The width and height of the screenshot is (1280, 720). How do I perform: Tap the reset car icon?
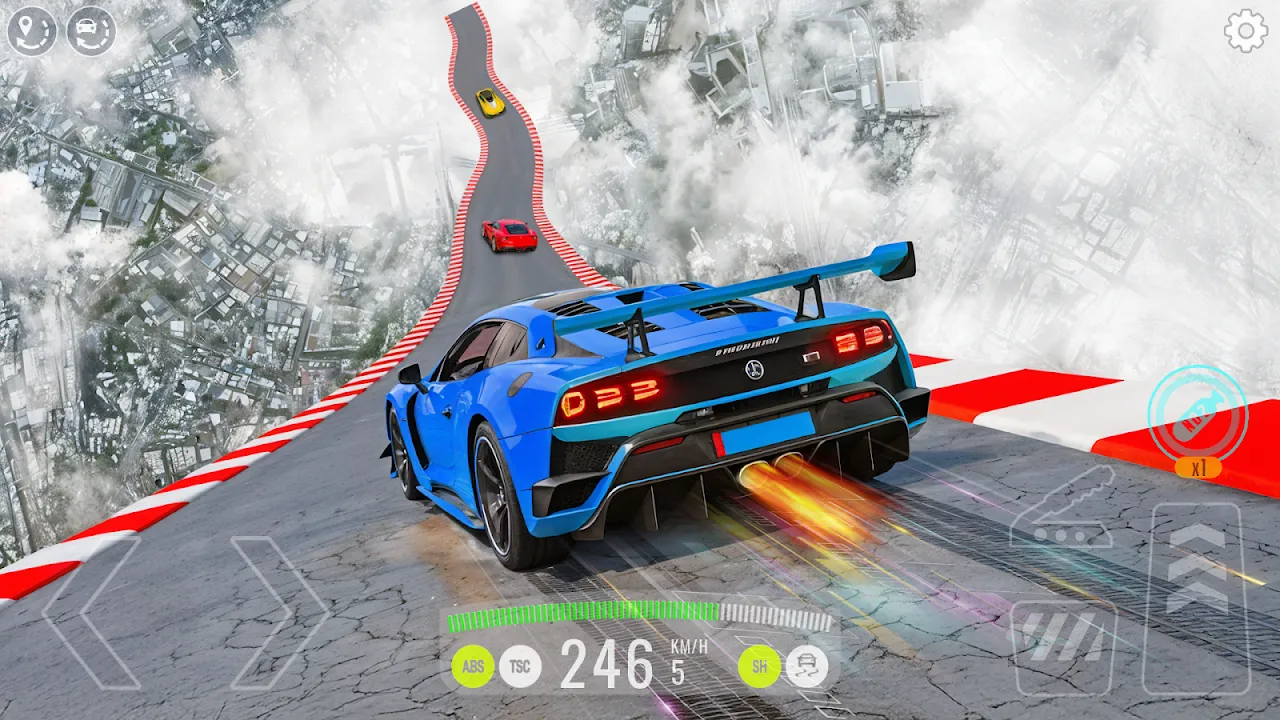coord(91,31)
